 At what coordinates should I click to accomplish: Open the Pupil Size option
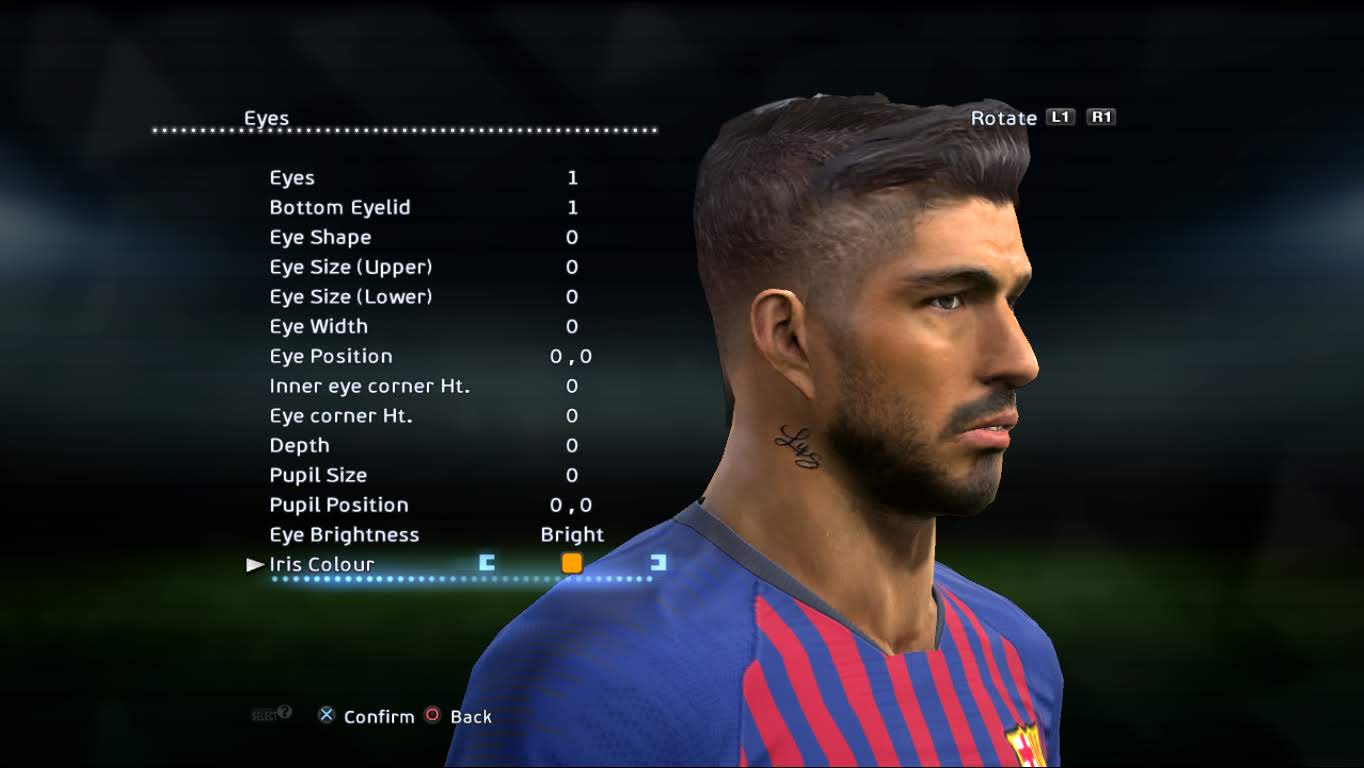pos(317,475)
